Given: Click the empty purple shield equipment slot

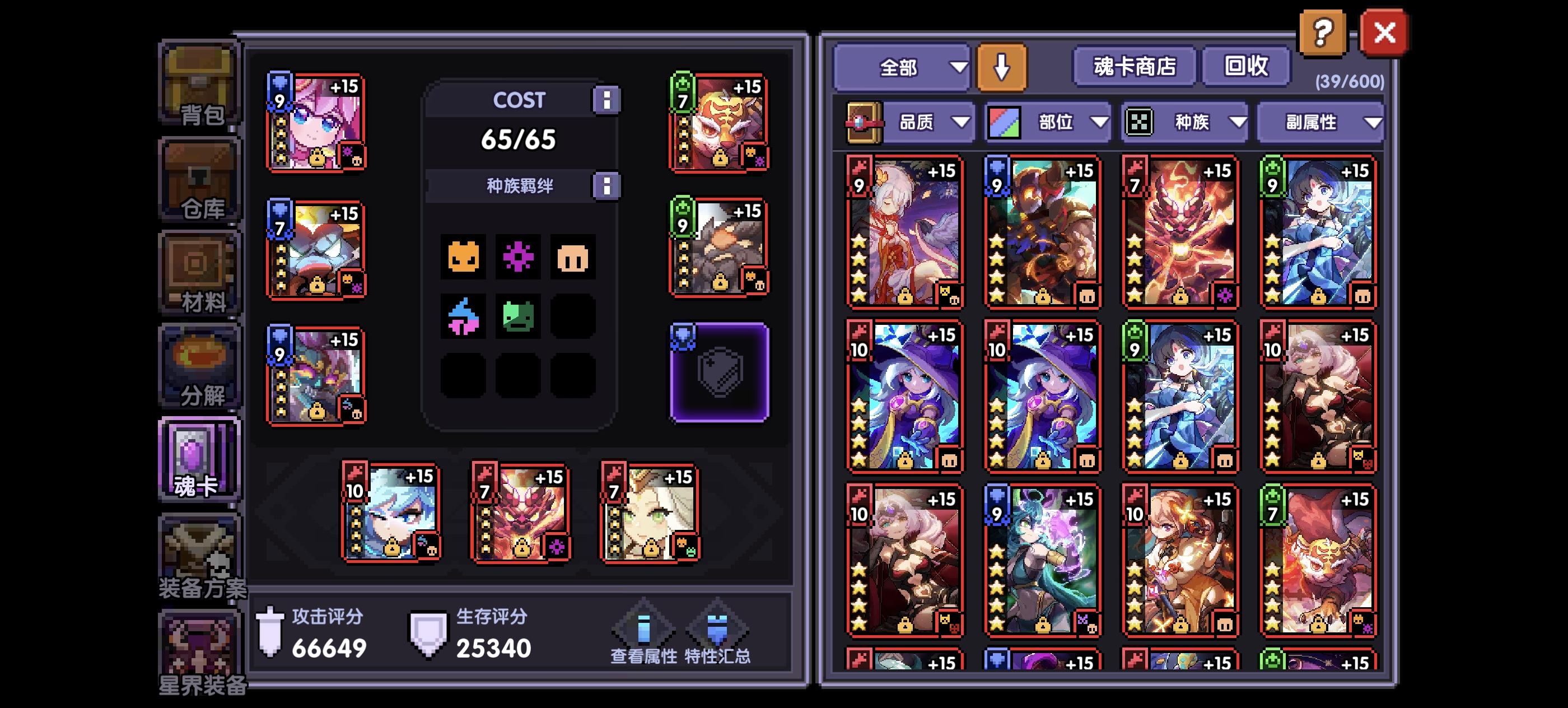Looking at the screenshot, I should pyautogui.click(x=721, y=373).
